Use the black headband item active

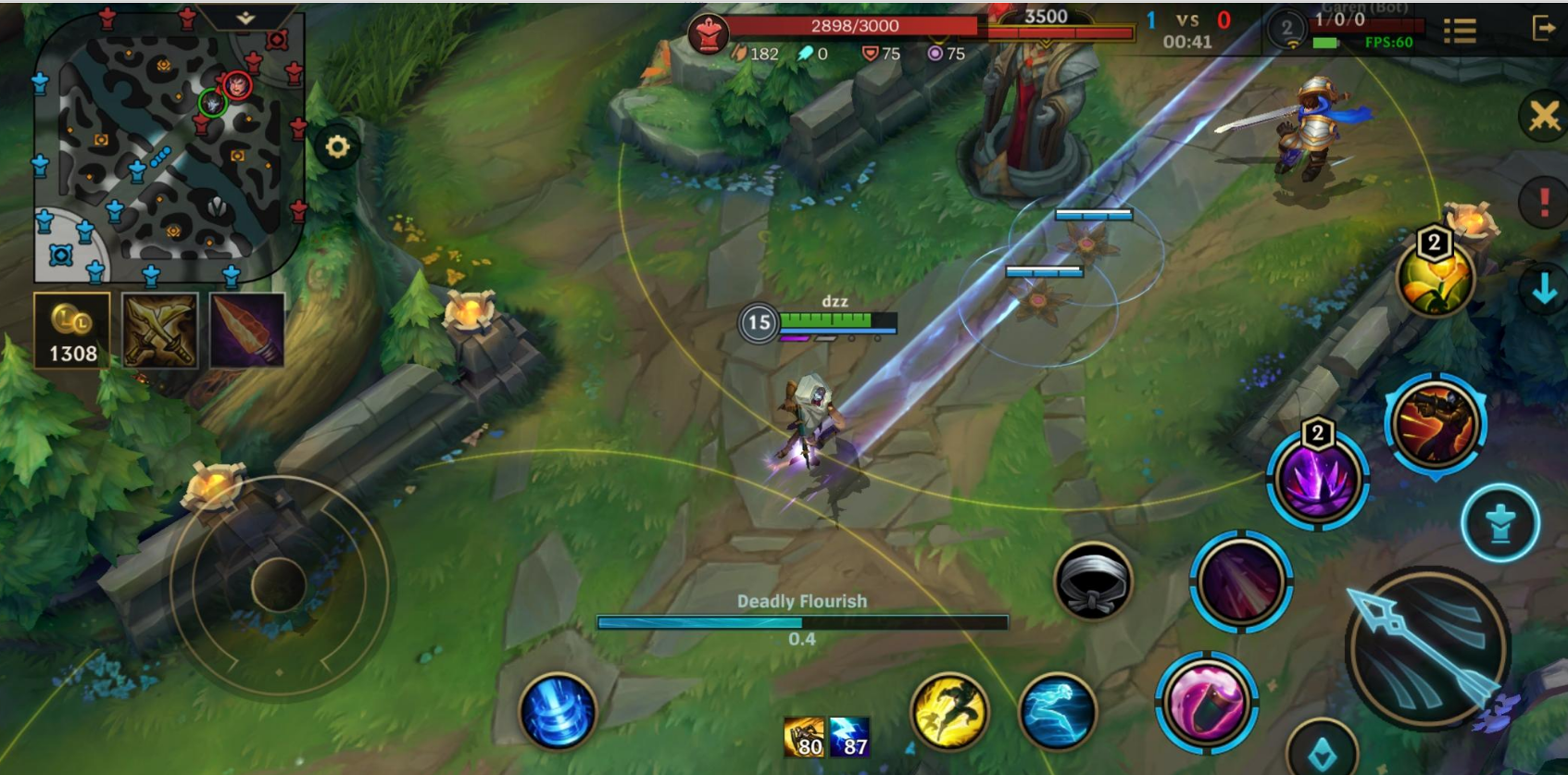pos(1093,581)
